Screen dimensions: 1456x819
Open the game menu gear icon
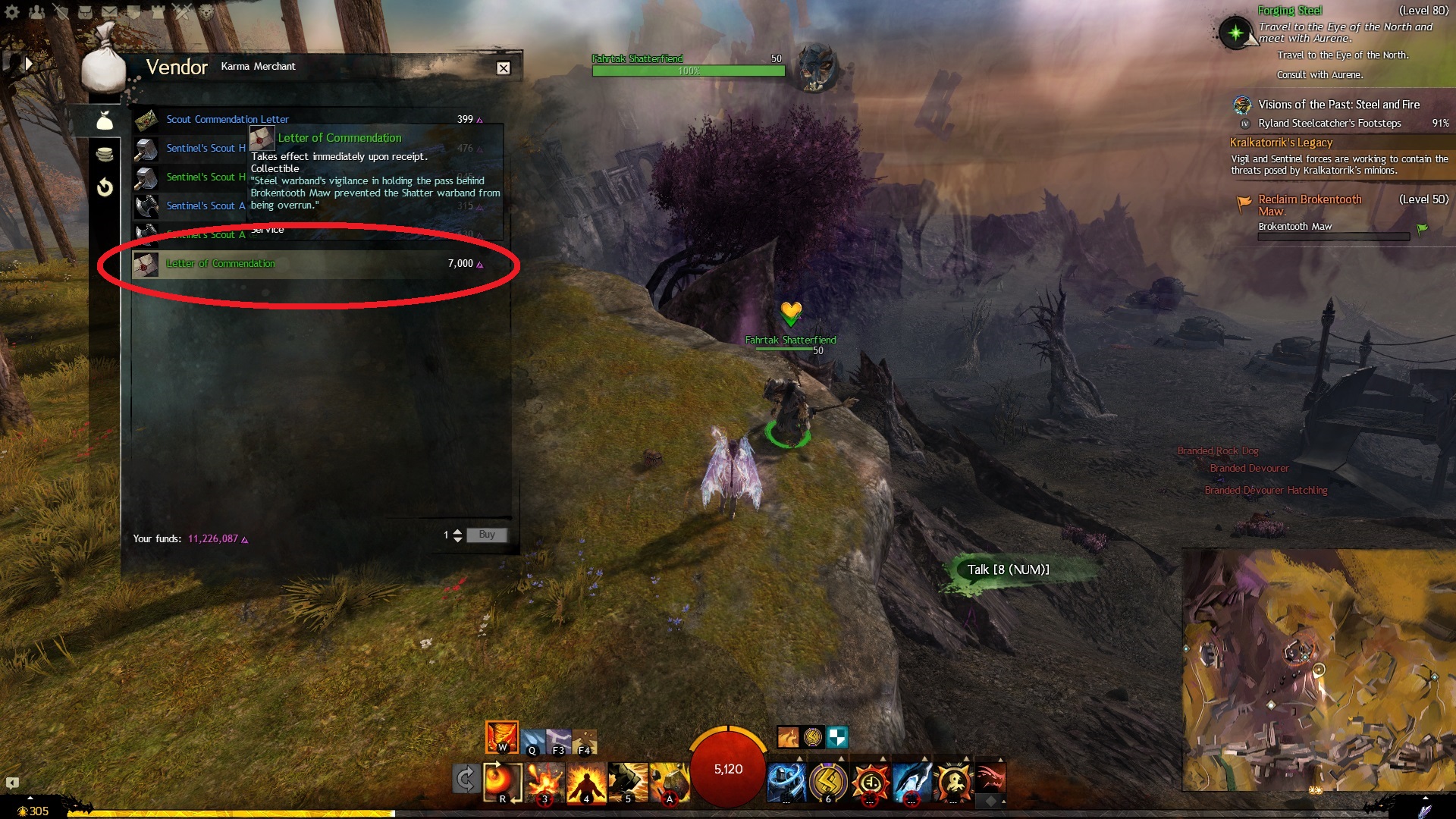tap(13, 12)
